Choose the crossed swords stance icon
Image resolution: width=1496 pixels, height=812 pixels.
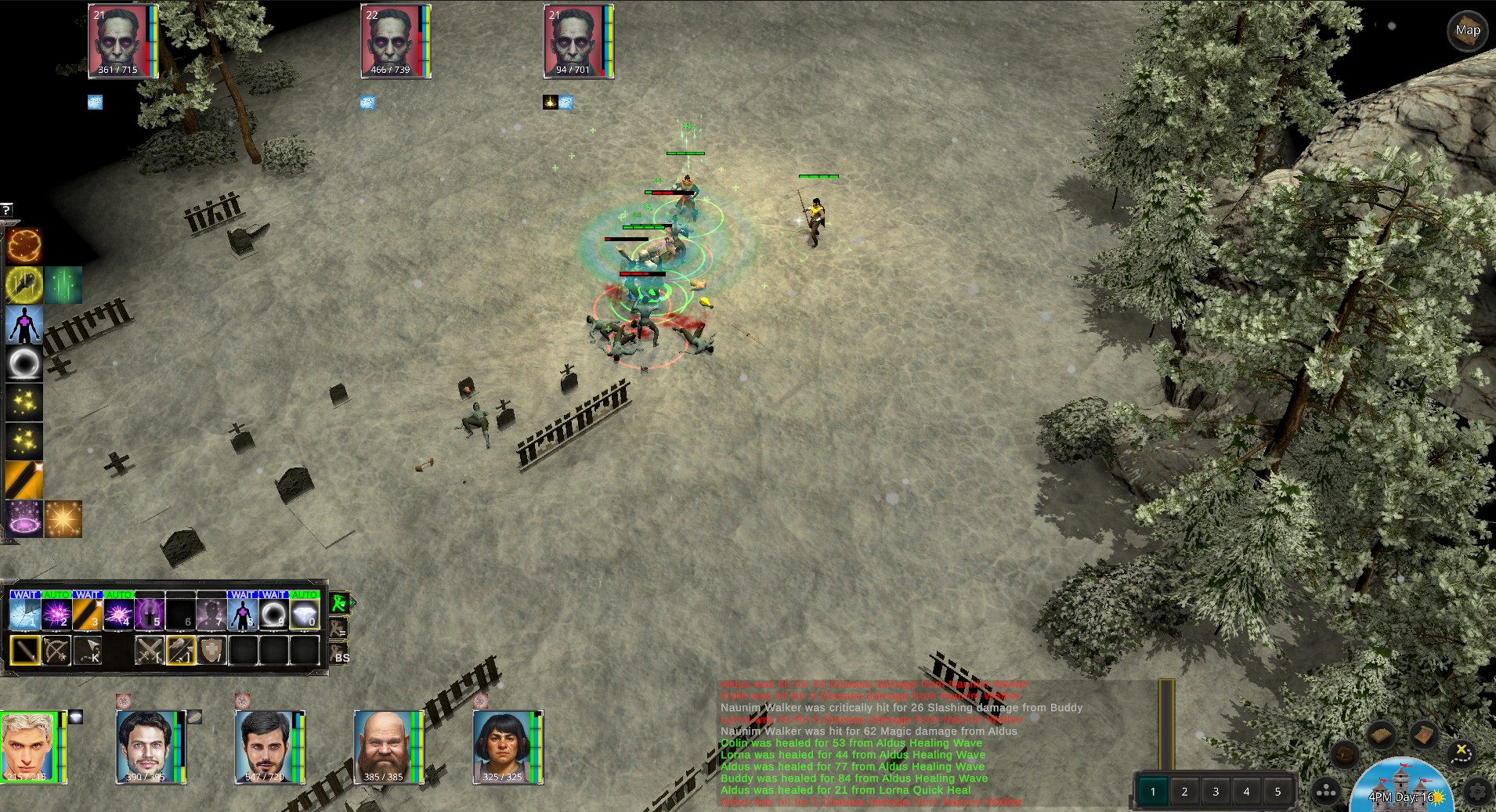click(x=150, y=650)
